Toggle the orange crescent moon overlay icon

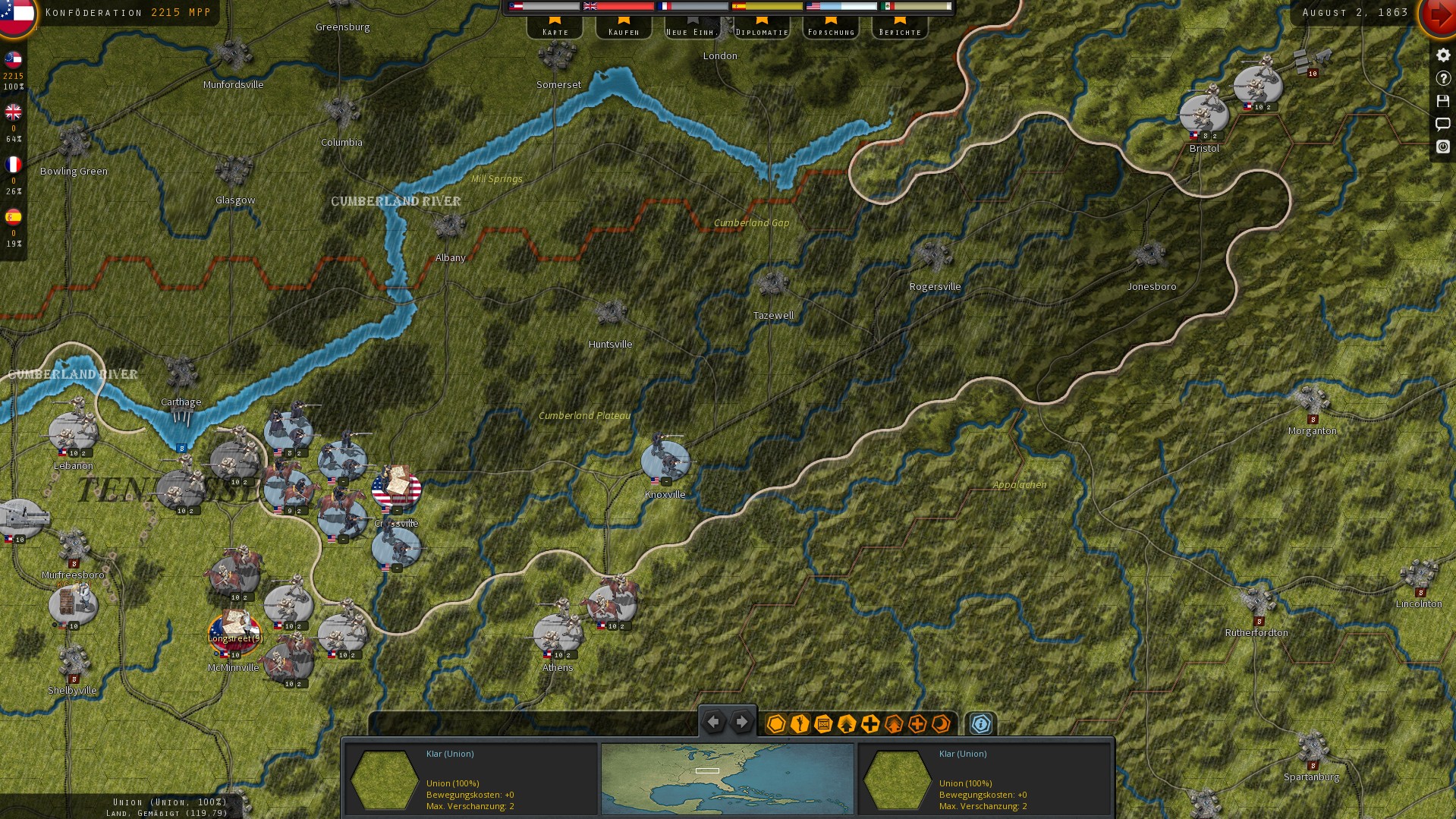(941, 723)
